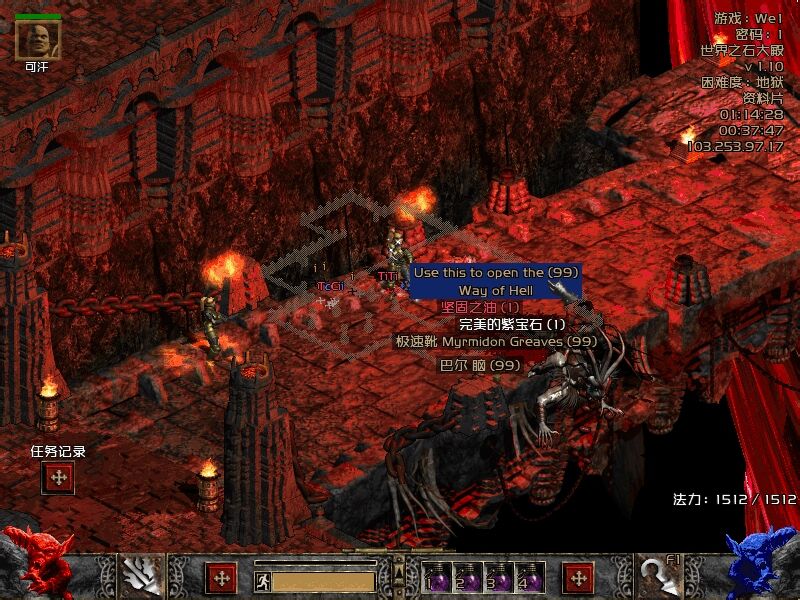Click the red plus button beside the run toggle

tap(220, 578)
